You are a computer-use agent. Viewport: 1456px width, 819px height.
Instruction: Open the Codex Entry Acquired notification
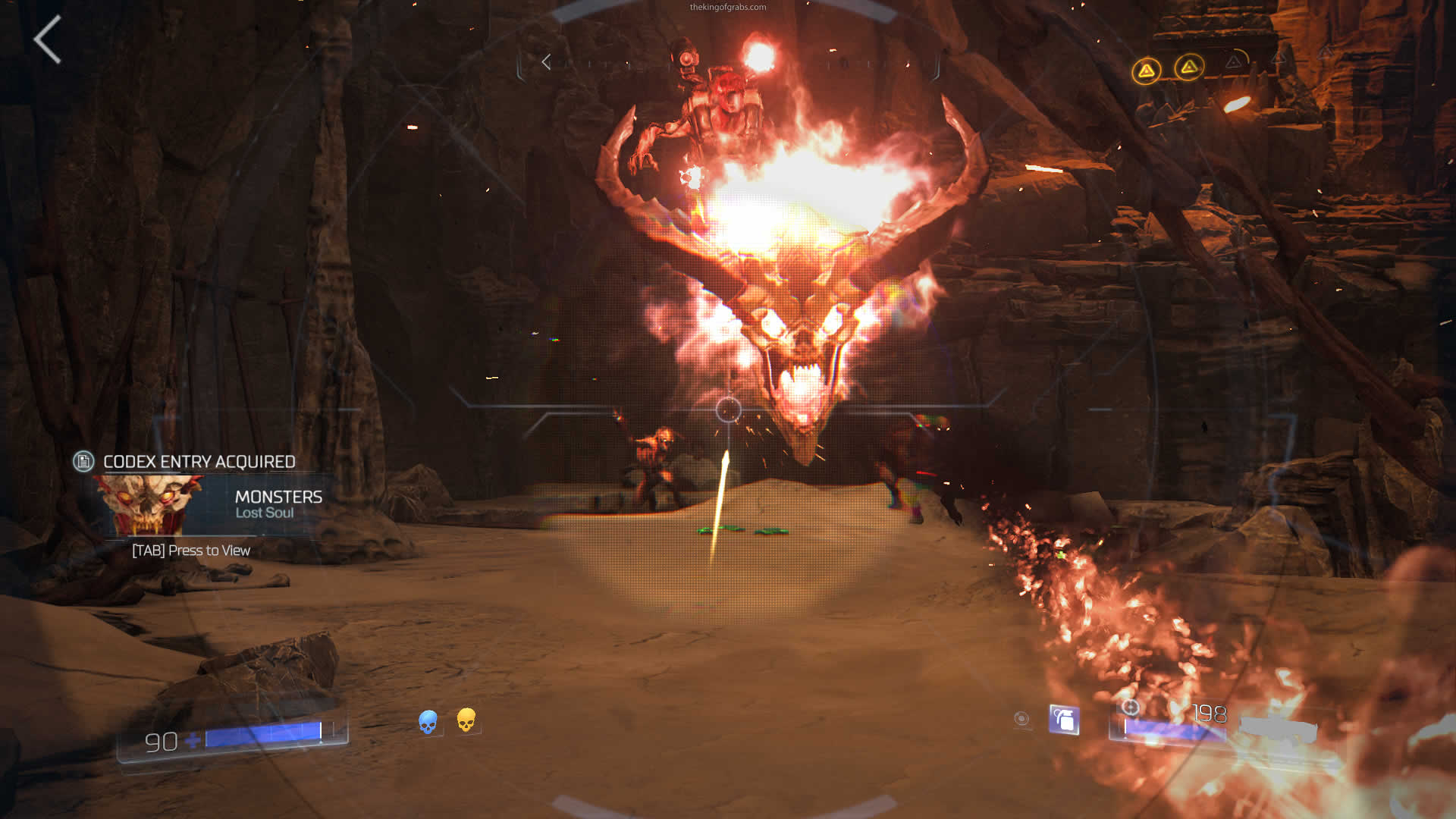[199, 462]
